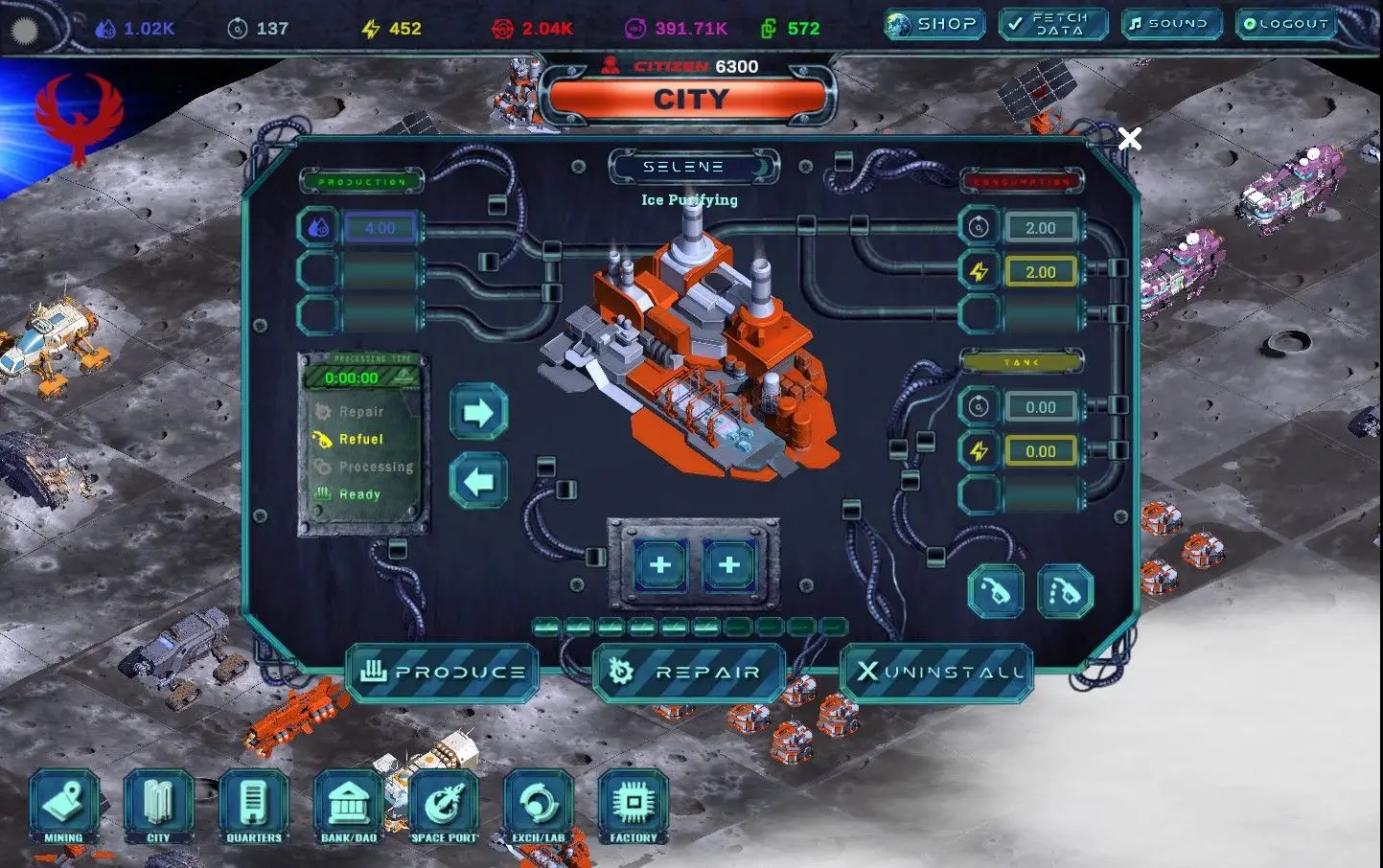The width and height of the screenshot is (1383, 868).
Task: Open the Shop from the top bar
Action: click(934, 24)
